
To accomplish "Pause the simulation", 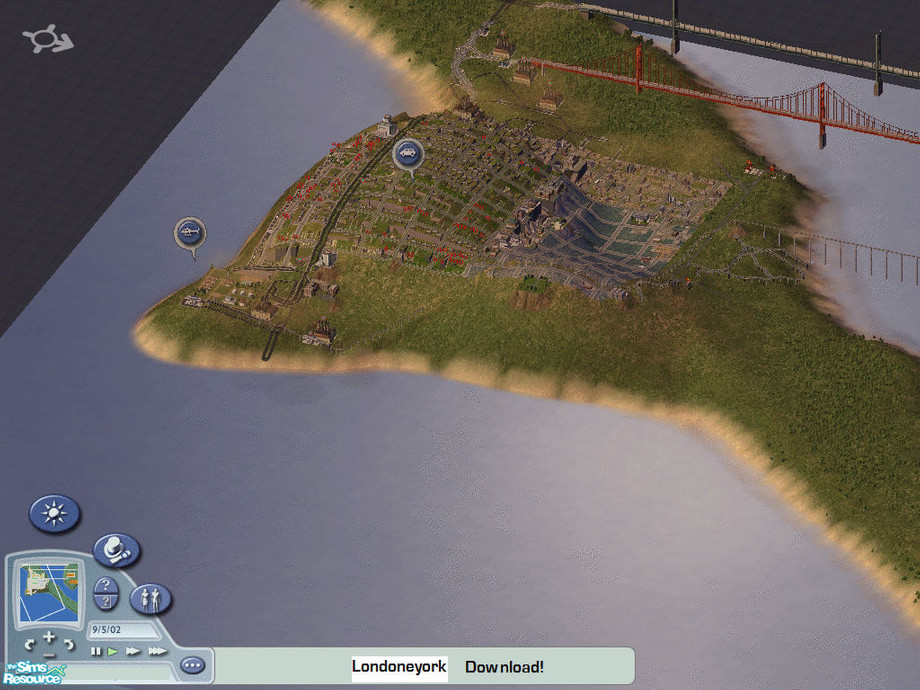I will point(96,652).
